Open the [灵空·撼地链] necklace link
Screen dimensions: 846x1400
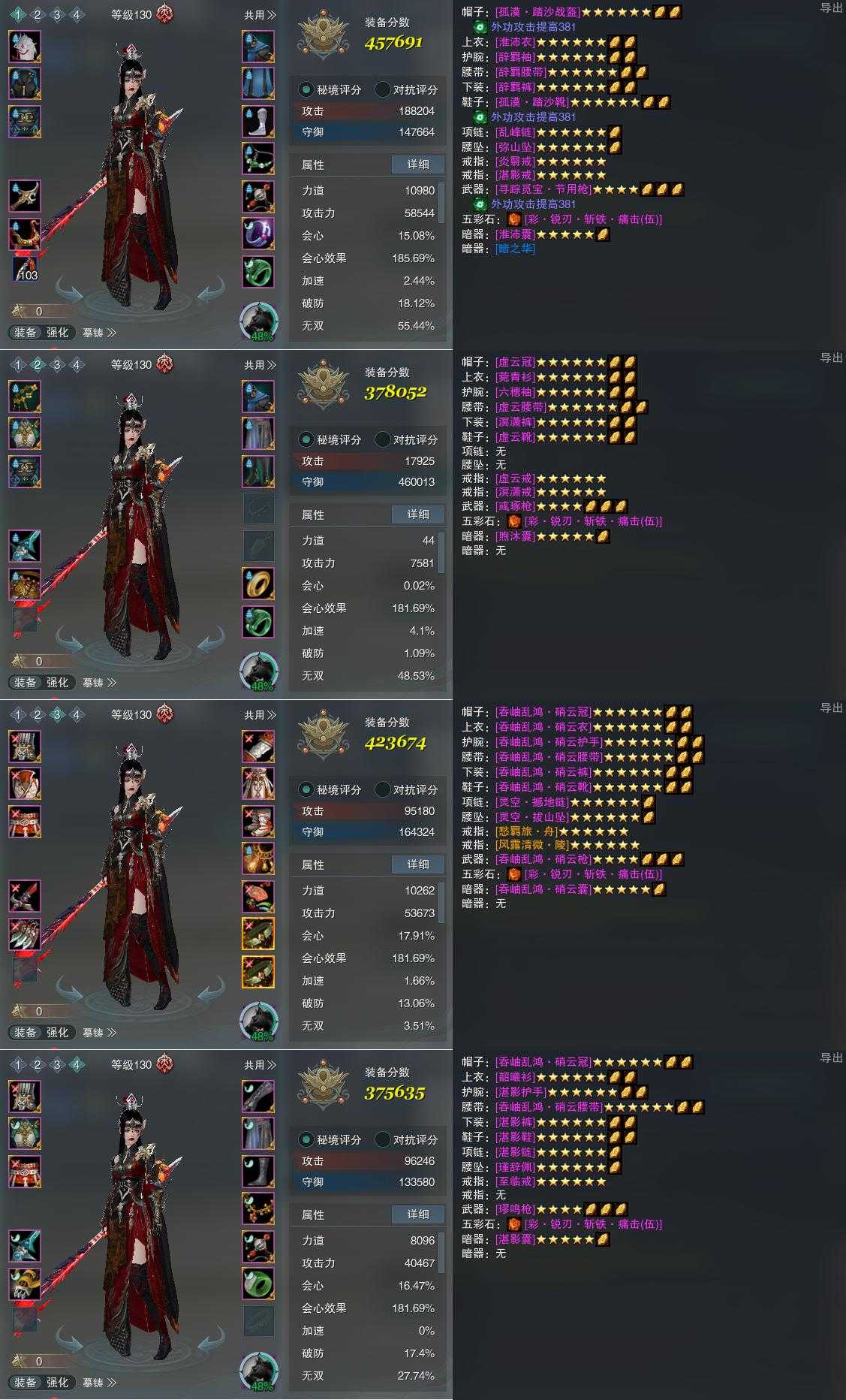(531, 802)
